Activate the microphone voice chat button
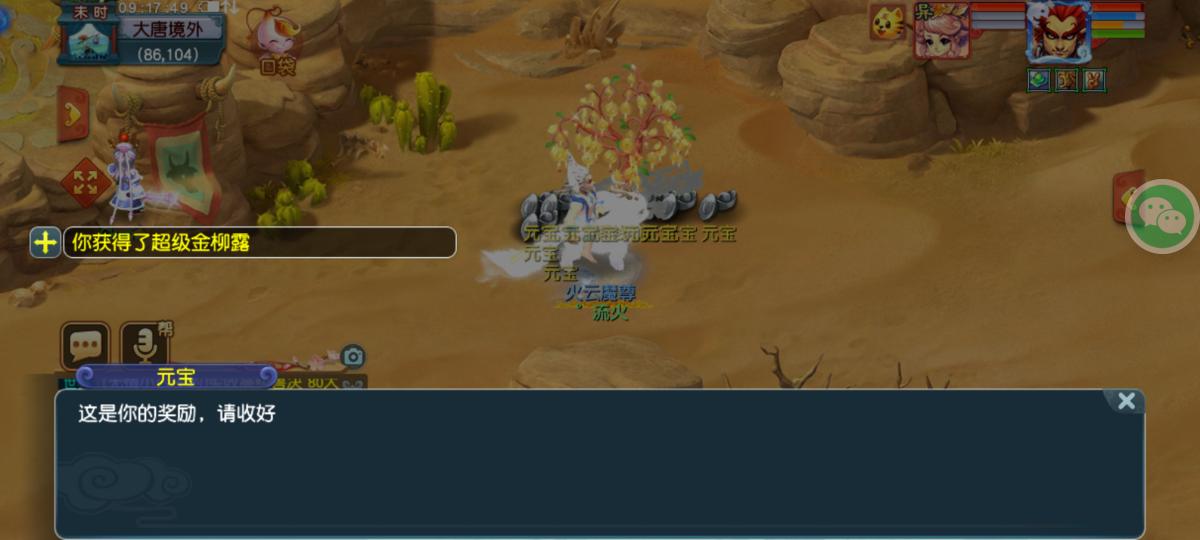Viewport: 1200px width, 540px height. tap(145, 345)
